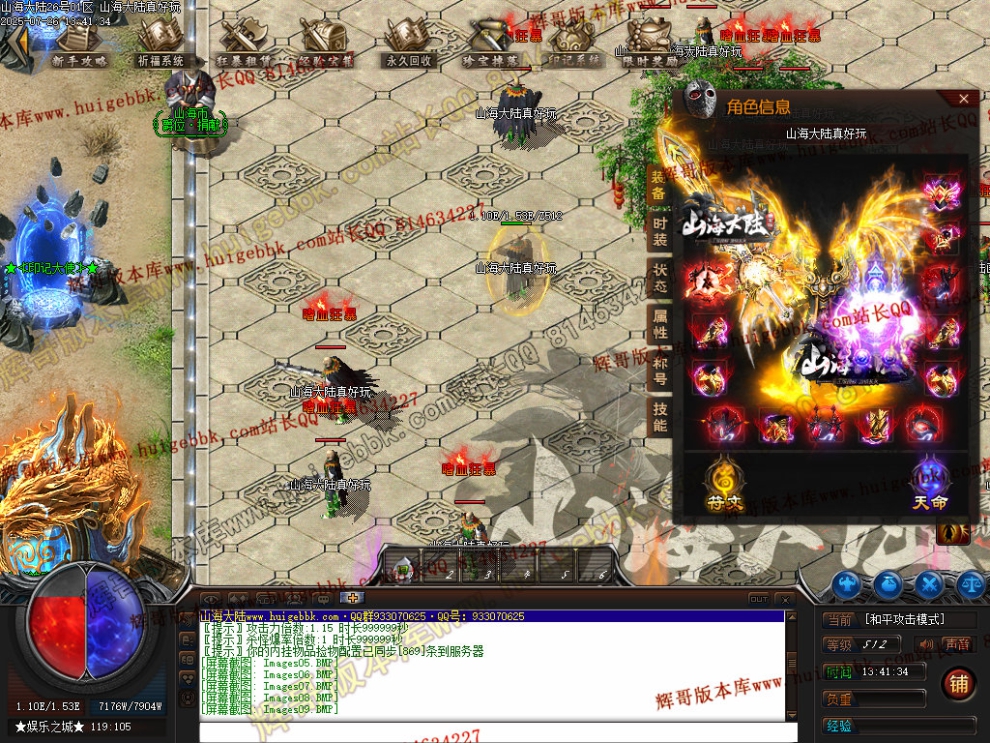990x743 pixels.
Task: Open the 经验宝箱 experience chest menu
Action: click(x=327, y=43)
